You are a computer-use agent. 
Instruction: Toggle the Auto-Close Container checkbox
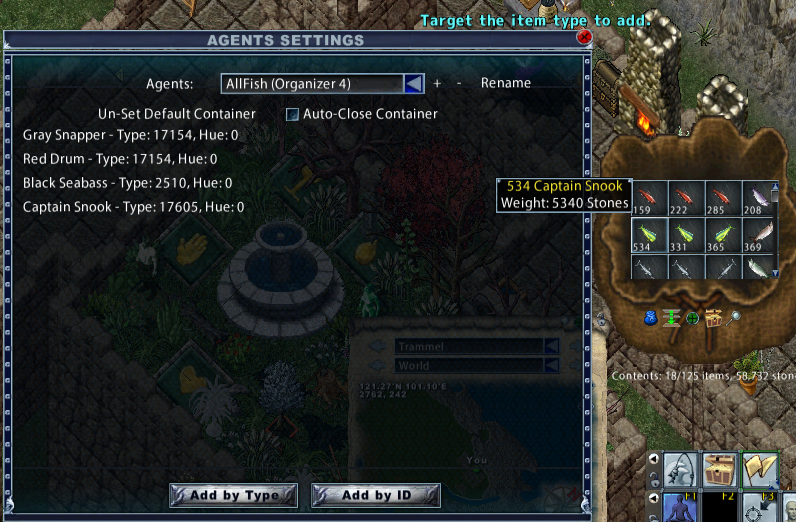293,115
